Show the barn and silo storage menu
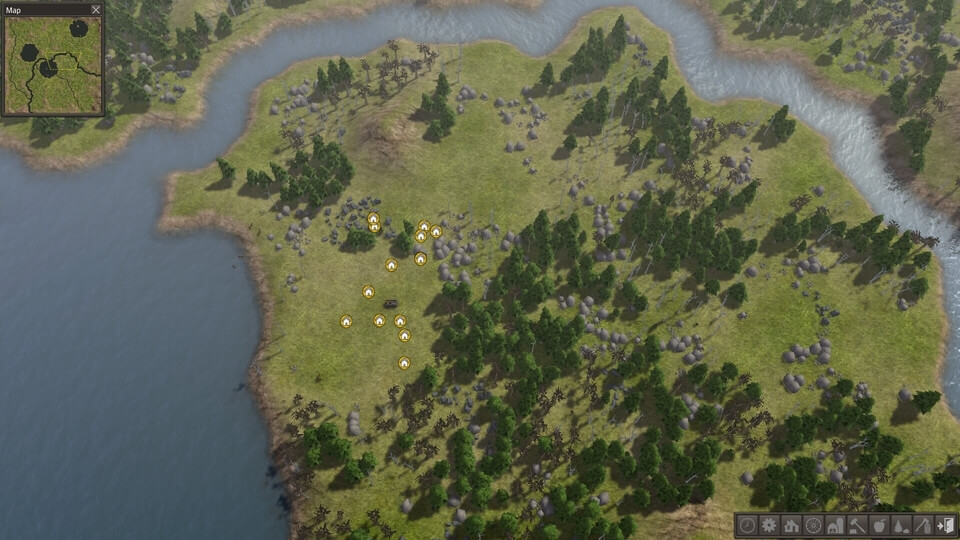The image size is (960, 540). 835,525
